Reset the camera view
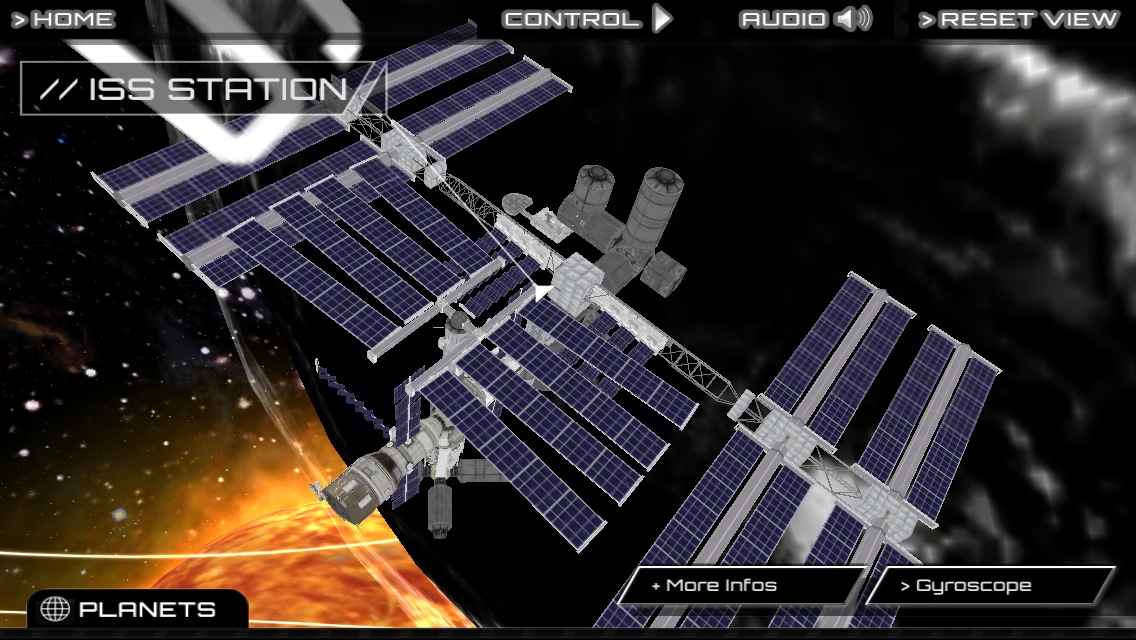Image resolution: width=1136 pixels, height=640 pixels. click(x=1018, y=19)
